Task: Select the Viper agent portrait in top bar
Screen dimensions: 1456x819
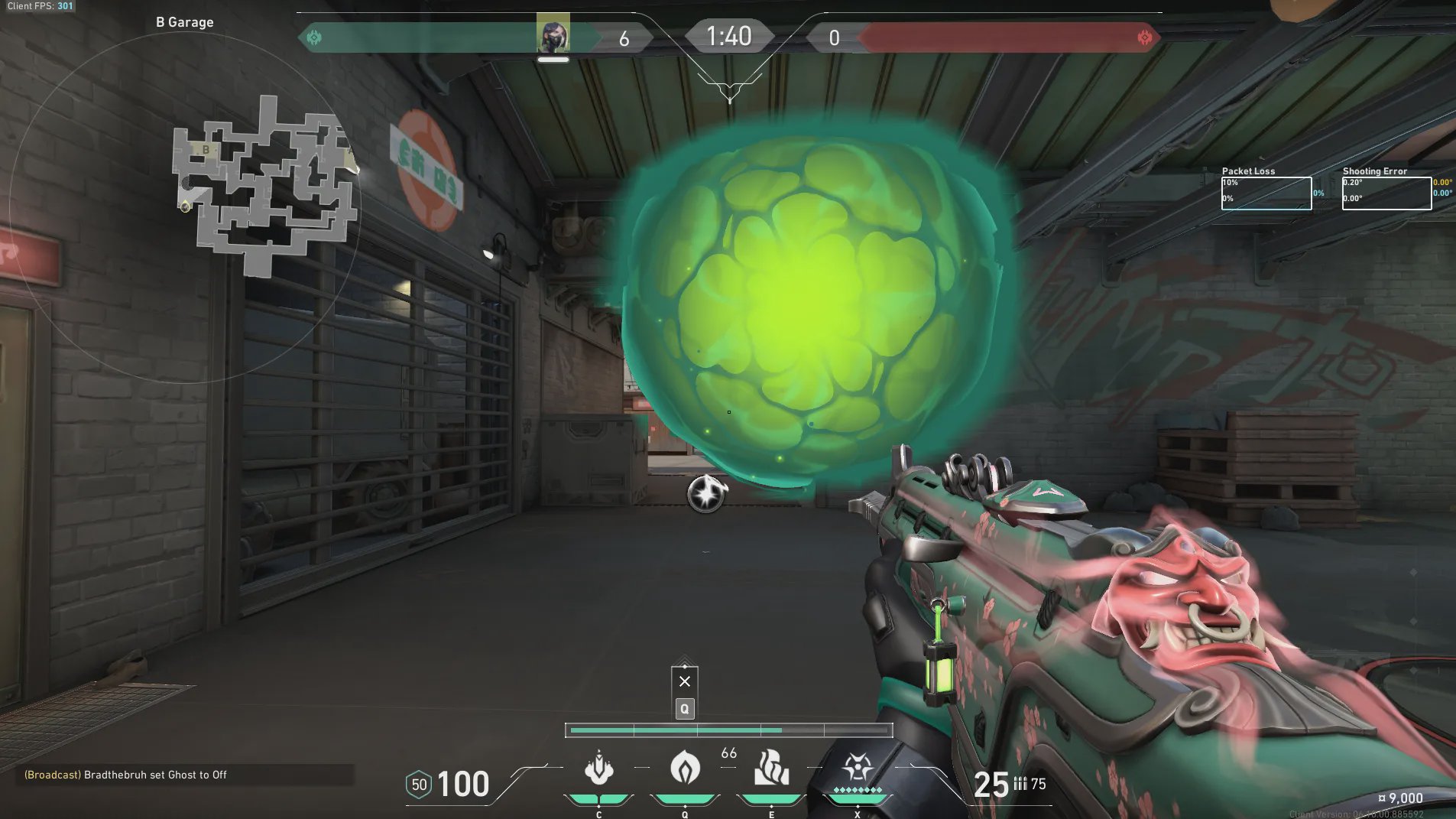Action: coord(553,34)
